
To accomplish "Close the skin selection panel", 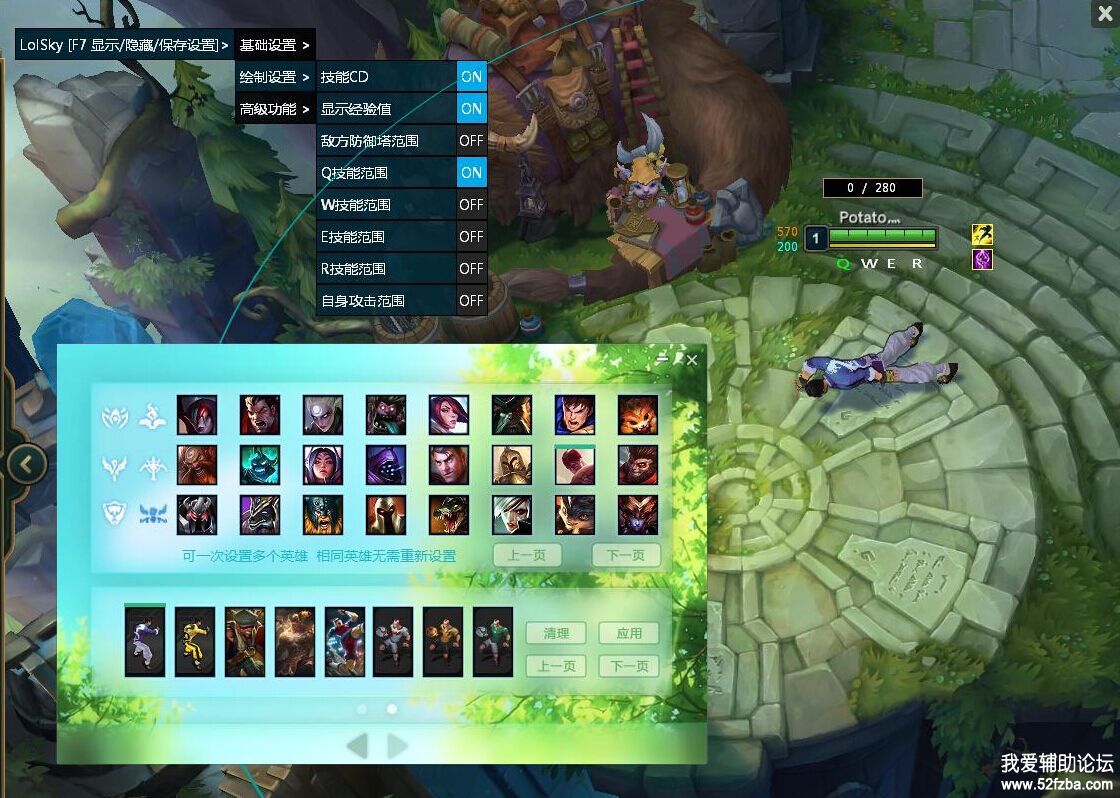I will tap(692, 360).
